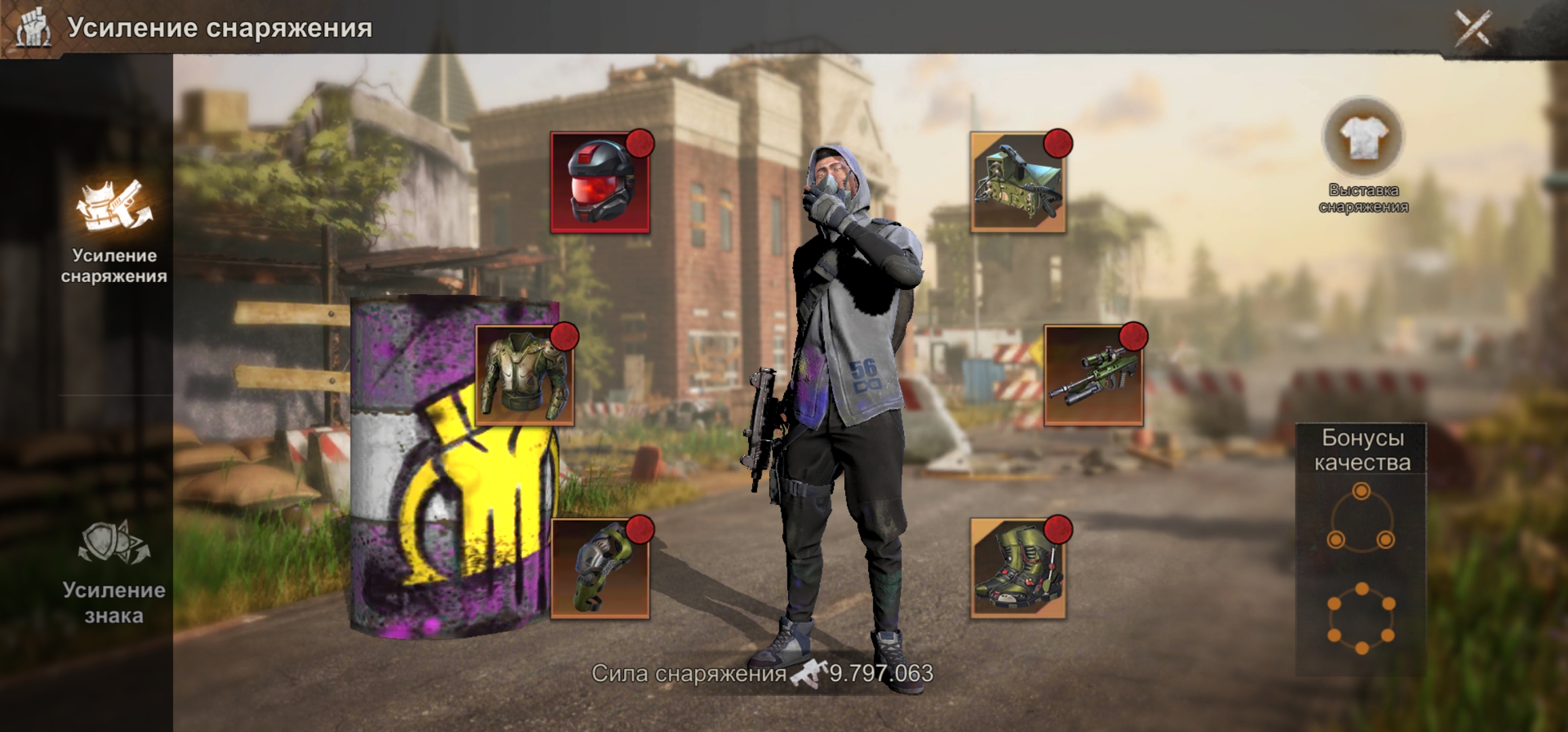Close the equipment enhancement screen
The width and height of the screenshot is (1568, 732).
pyautogui.click(x=1472, y=28)
